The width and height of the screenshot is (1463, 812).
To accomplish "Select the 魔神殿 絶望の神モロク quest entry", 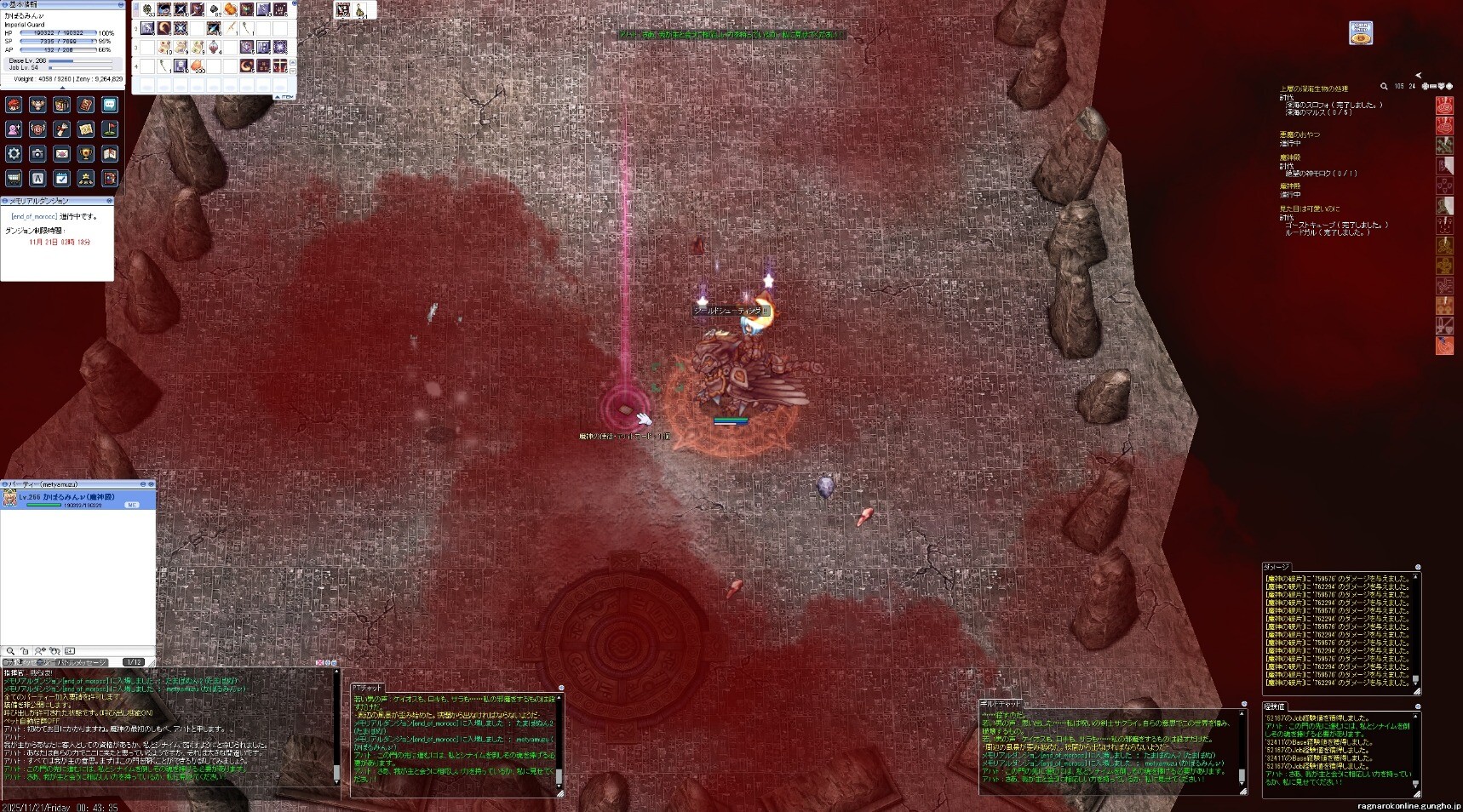I will click(x=1320, y=174).
